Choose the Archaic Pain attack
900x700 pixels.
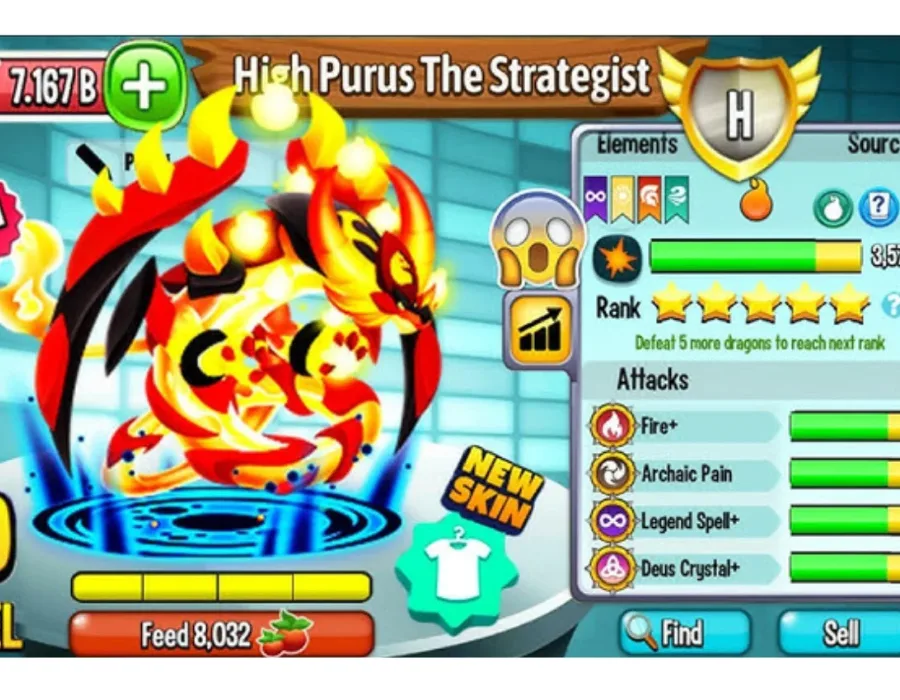point(684,474)
